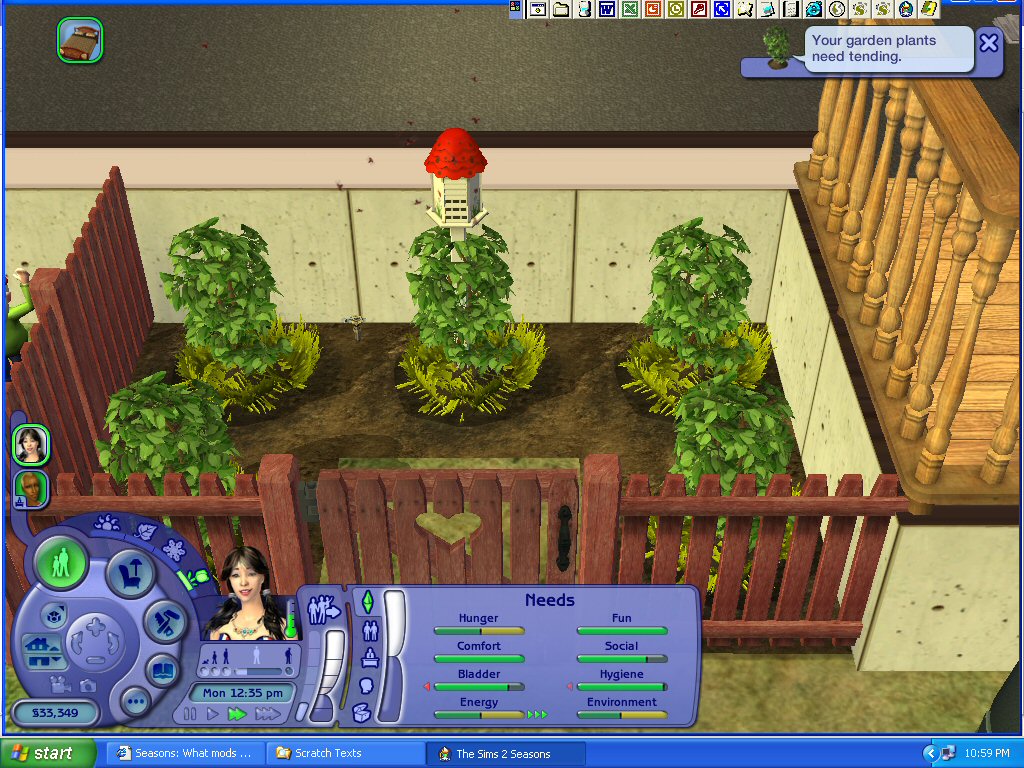Image resolution: width=1024 pixels, height=768 pixels.
Task: Enter Build mode with the saw button
Action: coord(163,621)
